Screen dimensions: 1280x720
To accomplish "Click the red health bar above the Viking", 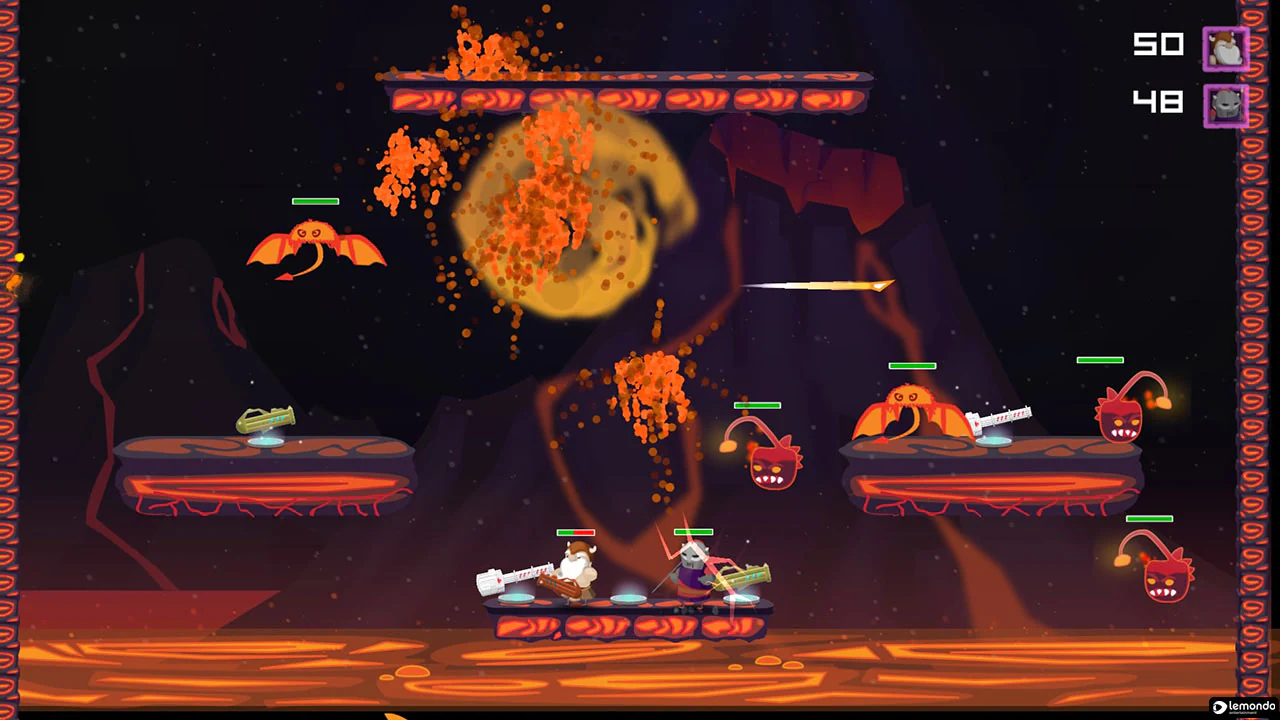I will tap(575, 532).
